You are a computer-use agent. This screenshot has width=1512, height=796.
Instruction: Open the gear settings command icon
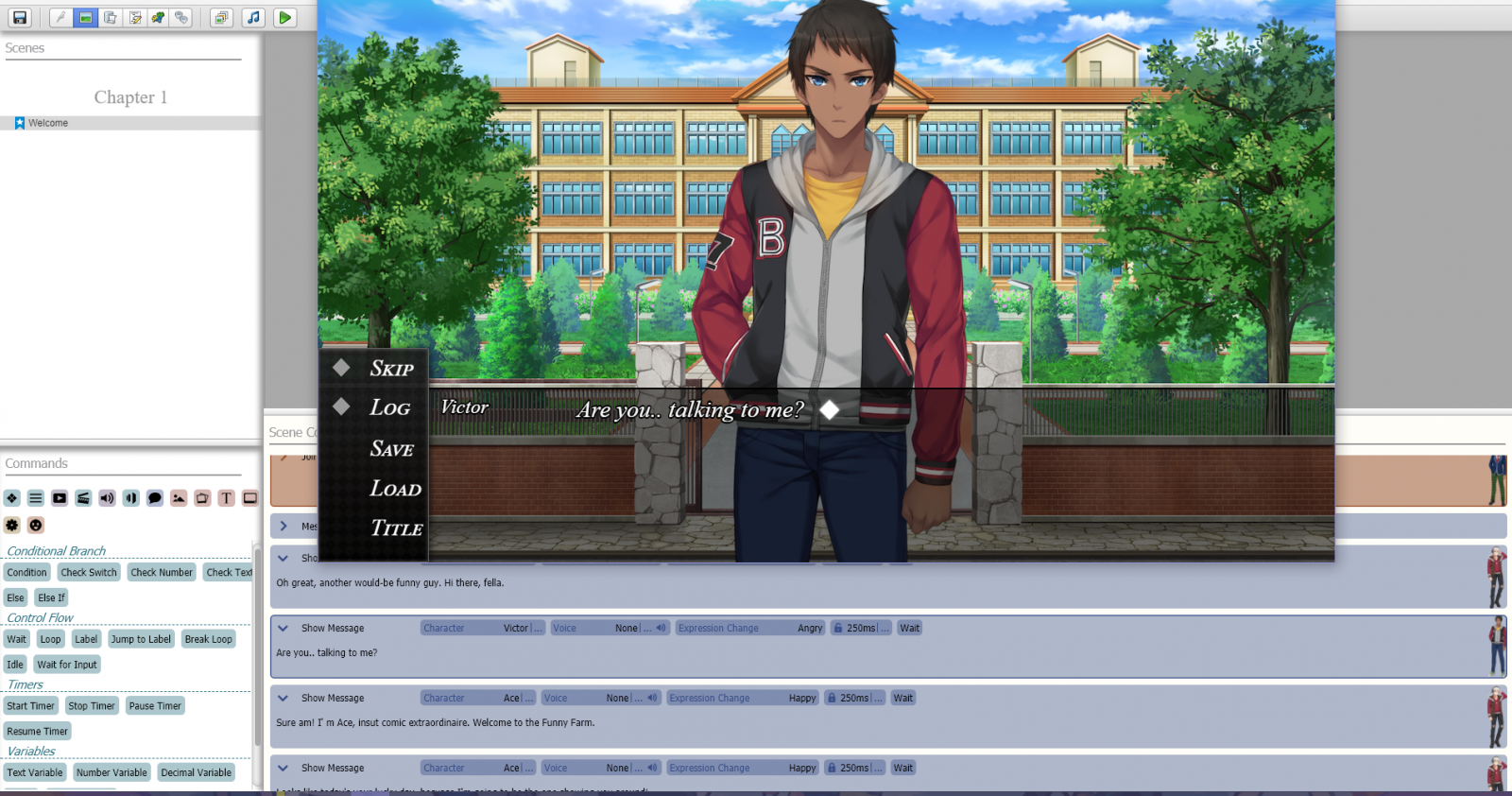tap(11, 525)
